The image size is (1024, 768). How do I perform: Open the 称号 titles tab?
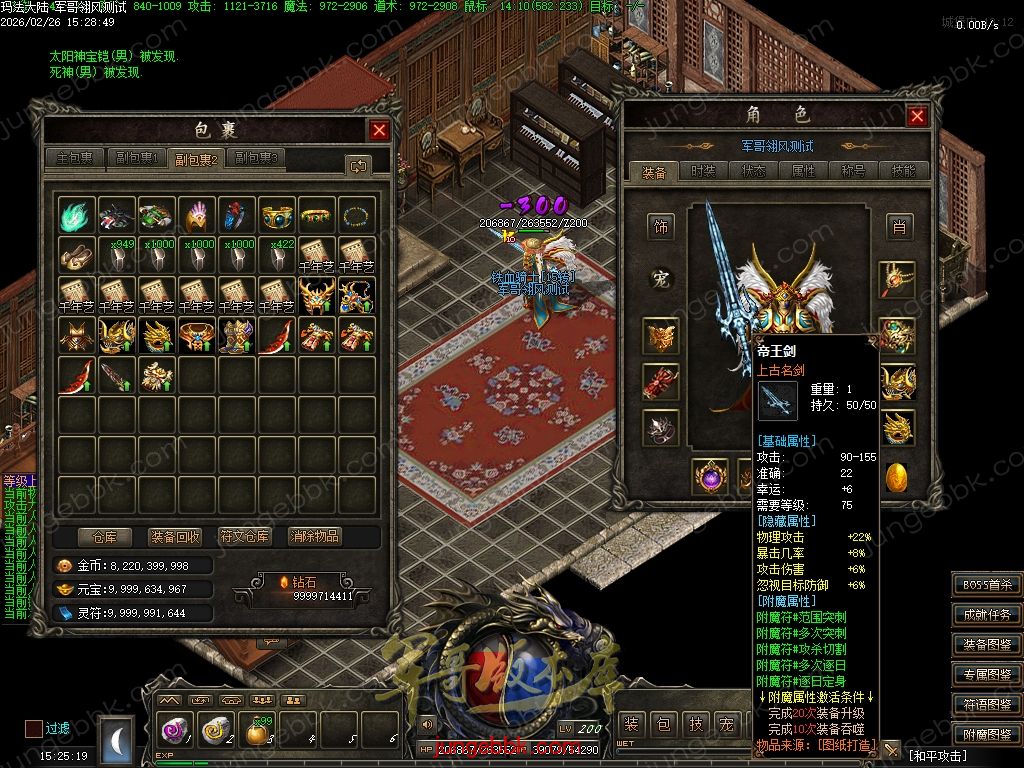point(854,172)
